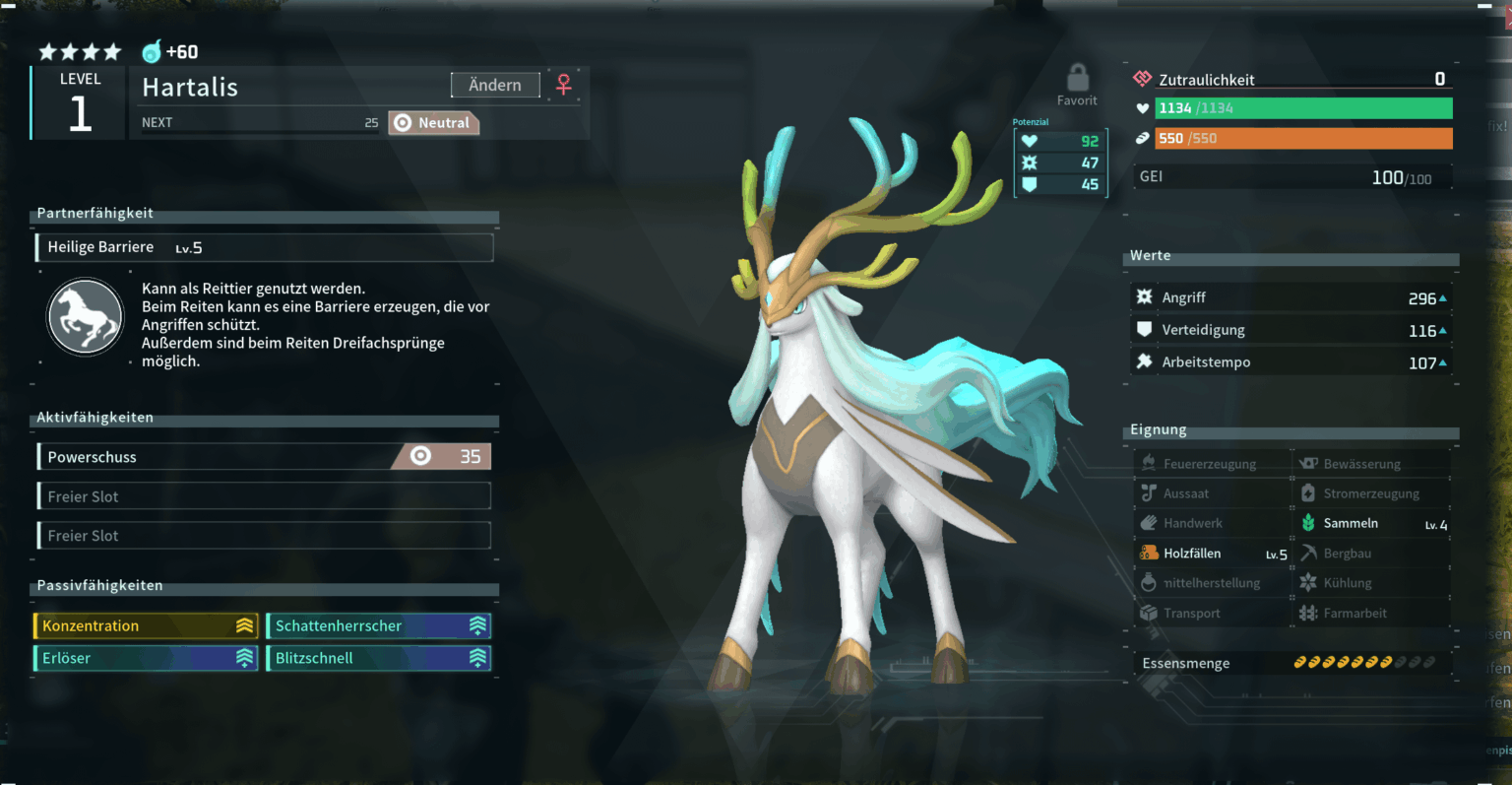Click the Sammeln work suitability entry

[1372, 524]
